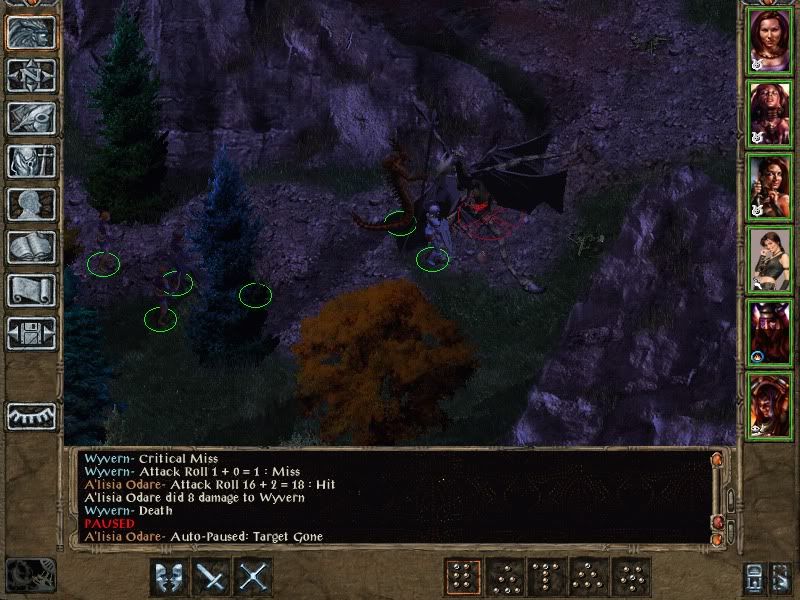Click the closed eye rest button

coord(31,415)
